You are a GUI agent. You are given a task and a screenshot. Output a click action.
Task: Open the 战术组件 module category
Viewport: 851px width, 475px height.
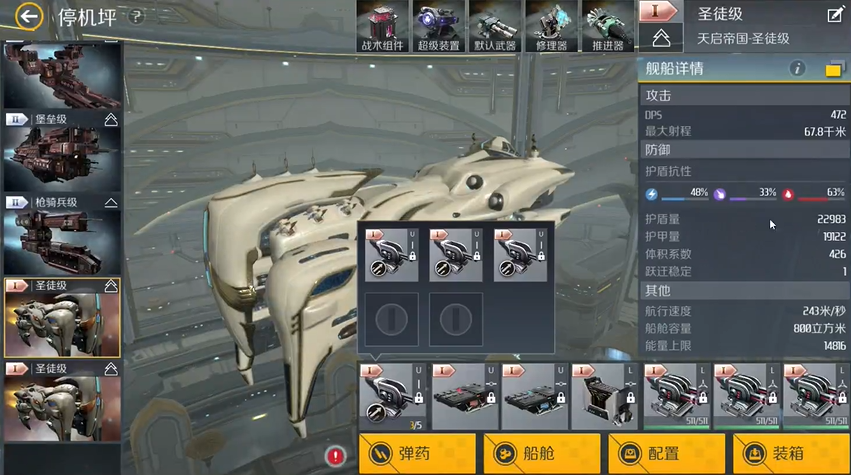pyautogui.click(x=382, y=26)
